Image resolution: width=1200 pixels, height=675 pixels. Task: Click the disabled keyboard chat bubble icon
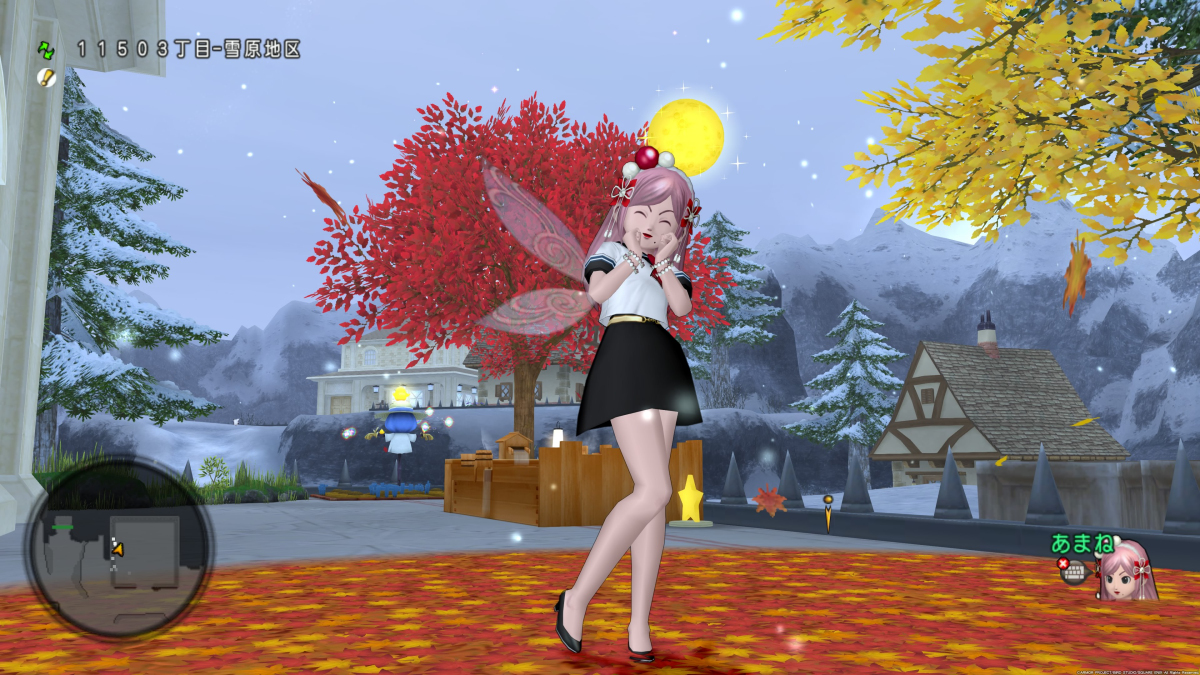(x=1074, y=571)
